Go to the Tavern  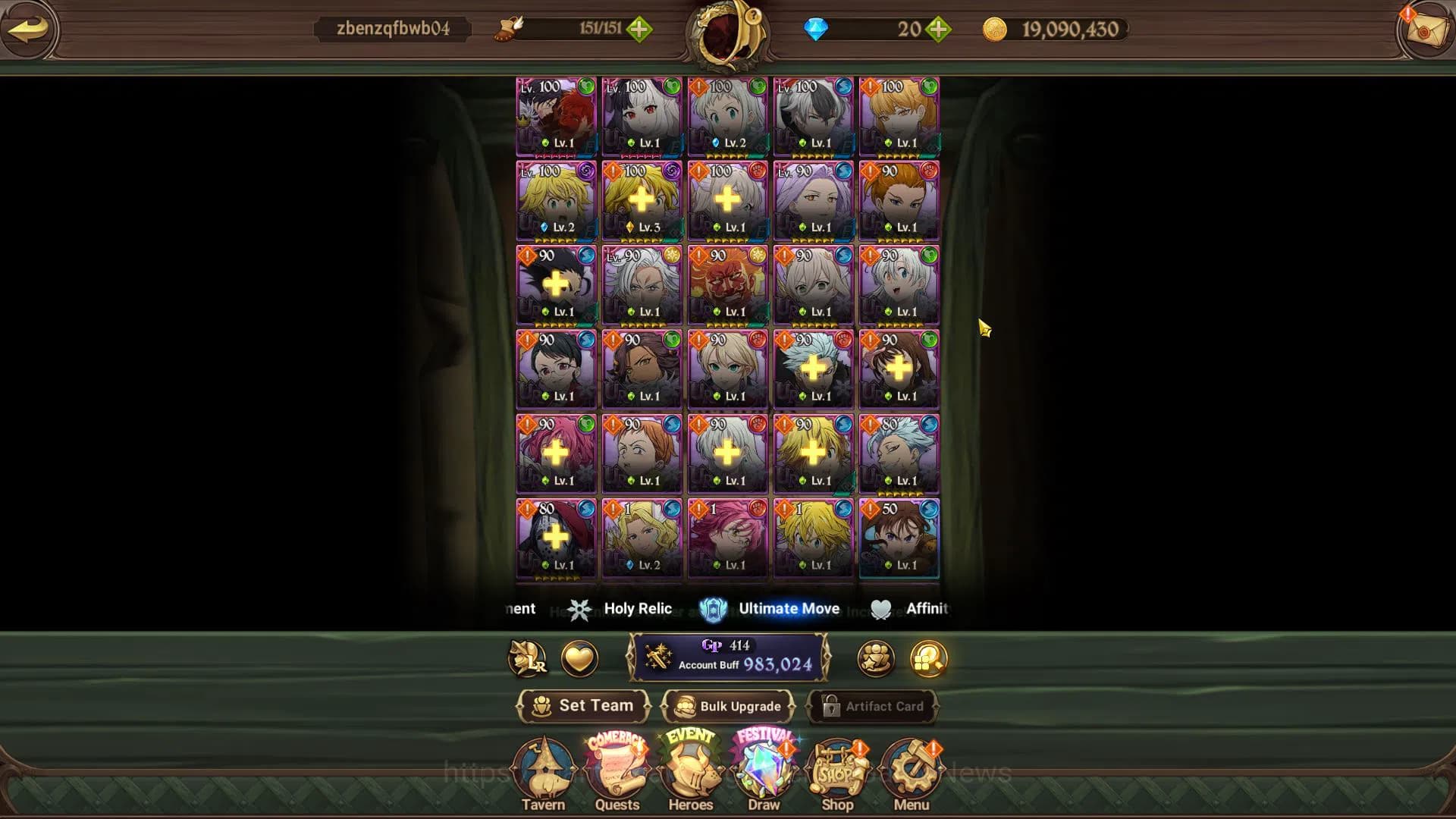coord(543,773)
